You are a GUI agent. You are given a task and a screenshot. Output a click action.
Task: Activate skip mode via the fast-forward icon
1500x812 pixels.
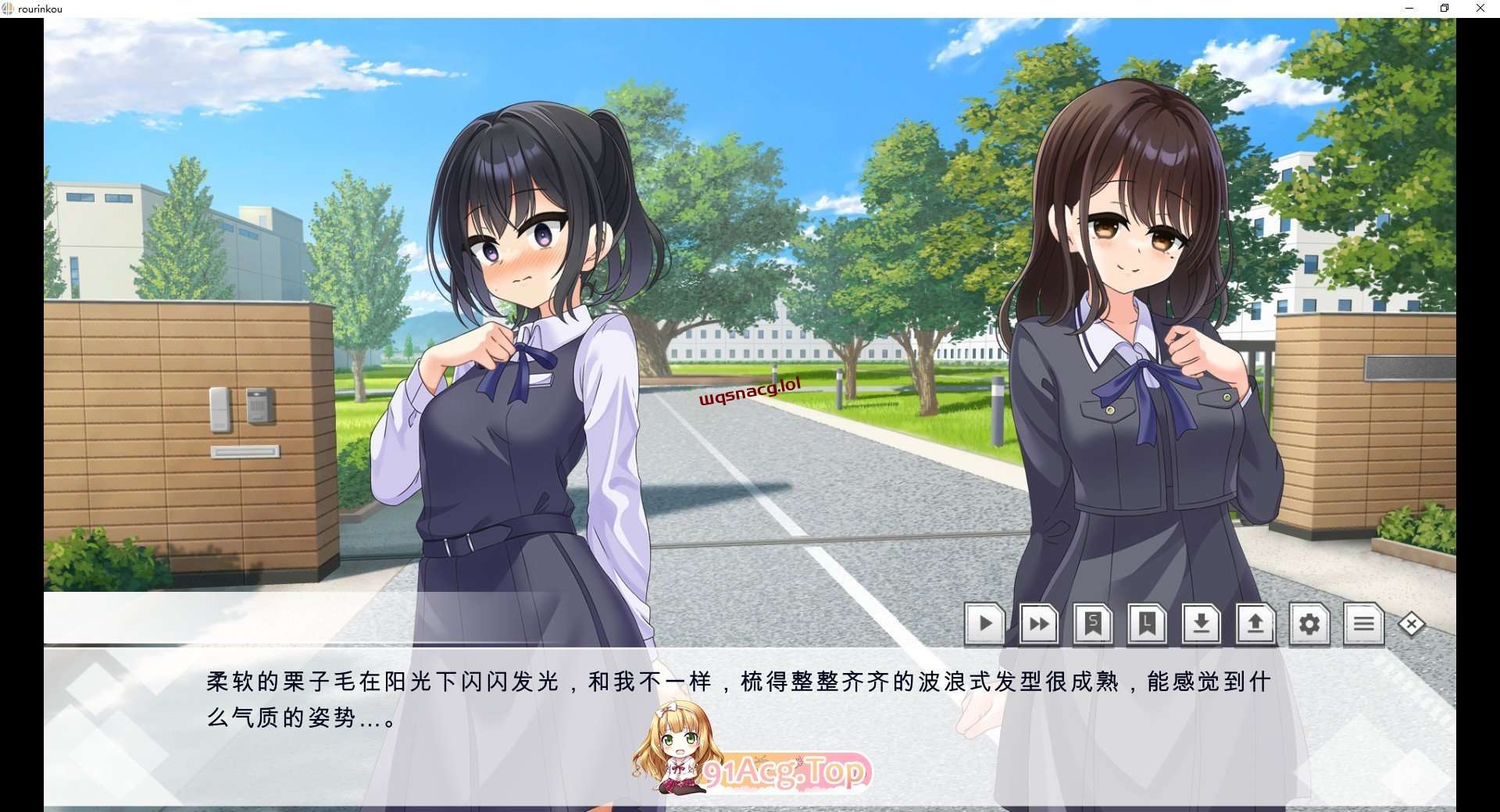[x=1038, y=624]
